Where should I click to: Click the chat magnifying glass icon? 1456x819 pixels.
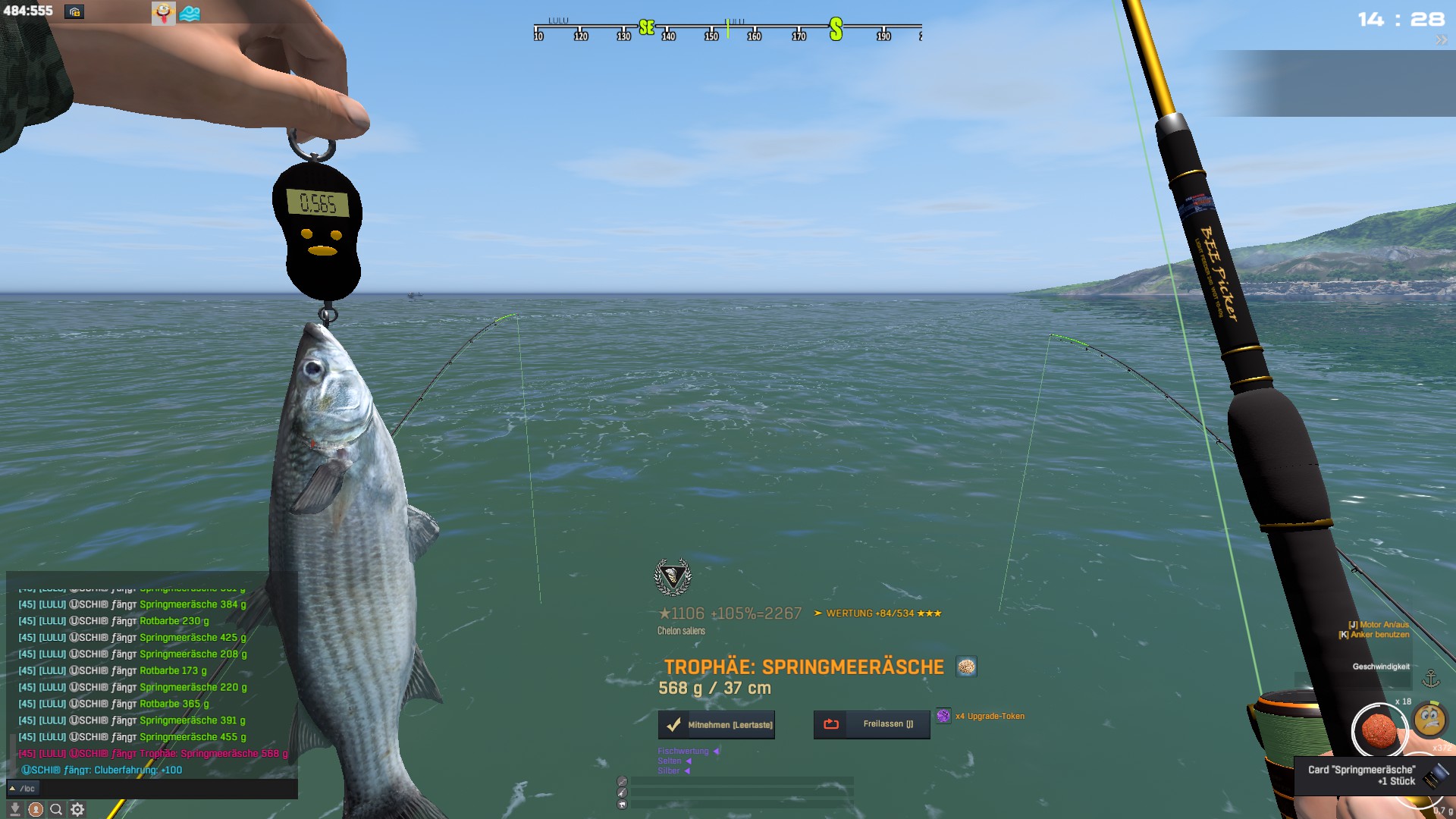[x=56, y=810]
